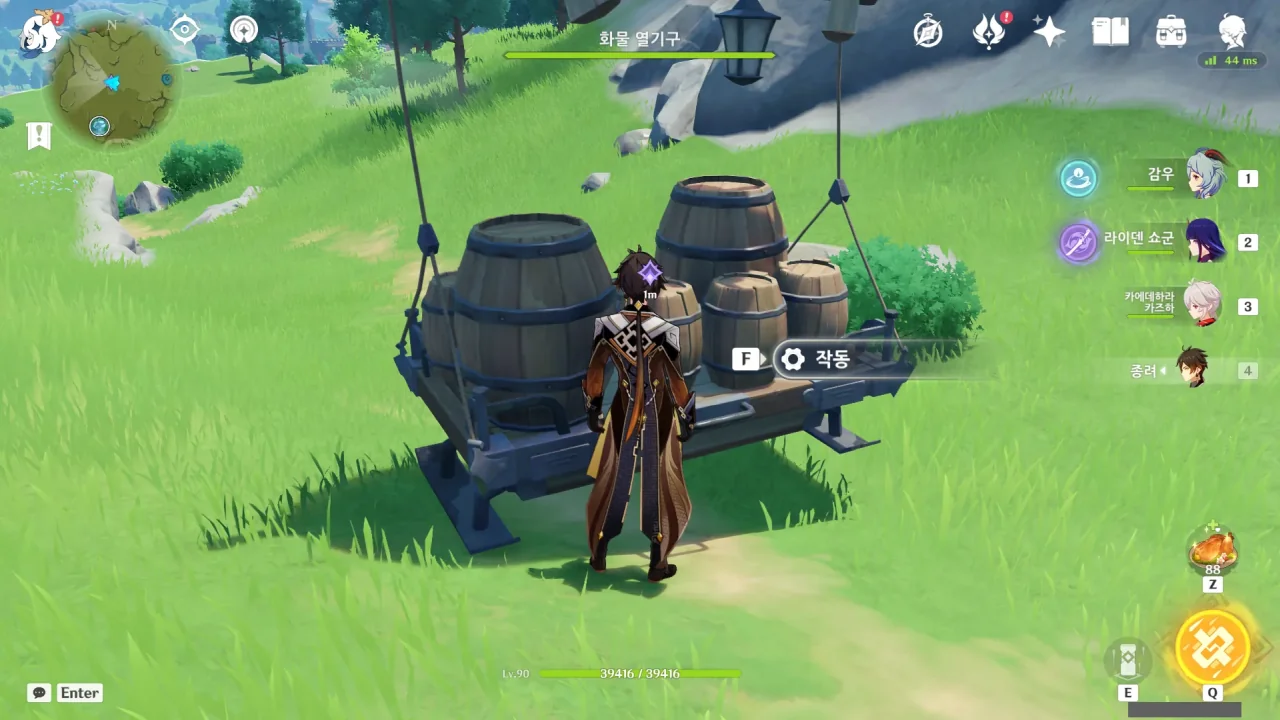Click the quest bookmark icon below the minimap
Screen dimensions: 1280x720
(39, 136)
